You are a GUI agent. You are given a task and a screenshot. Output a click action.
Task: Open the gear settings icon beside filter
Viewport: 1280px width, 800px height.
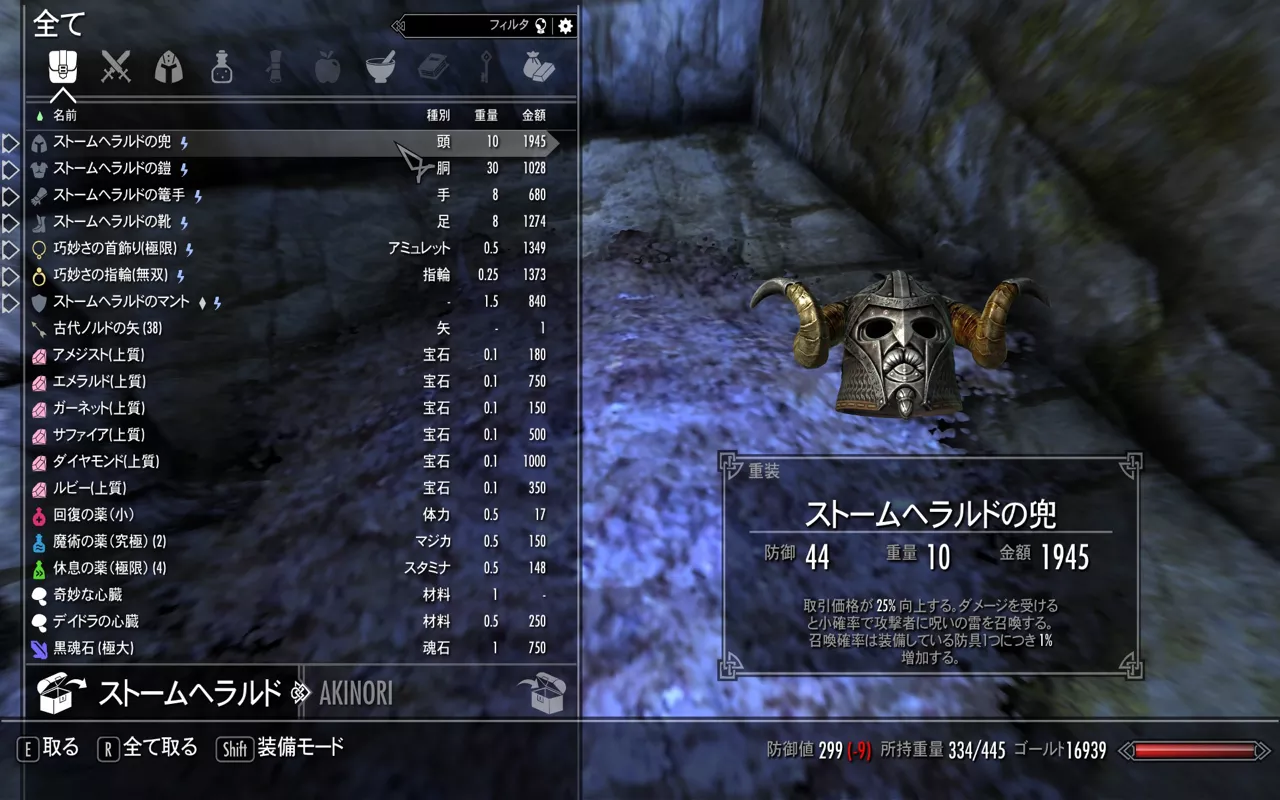point(566,26)
